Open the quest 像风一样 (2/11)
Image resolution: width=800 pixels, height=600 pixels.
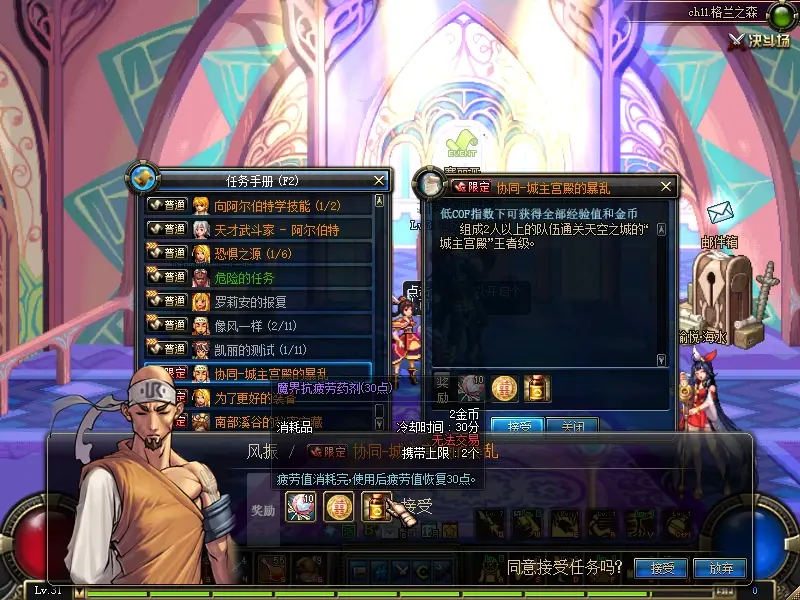(256, 325)
